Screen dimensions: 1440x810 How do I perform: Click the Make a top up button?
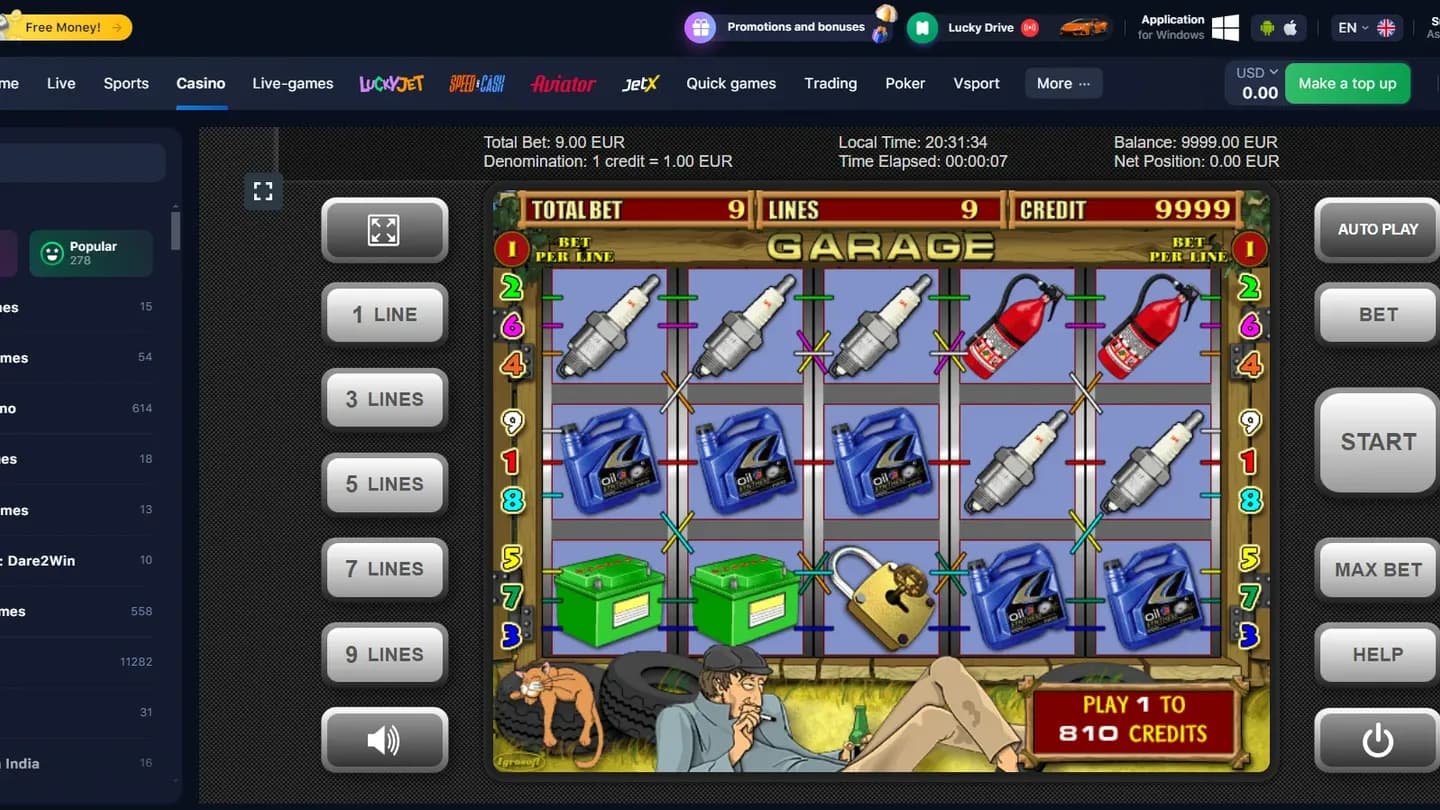(1348, 83)
